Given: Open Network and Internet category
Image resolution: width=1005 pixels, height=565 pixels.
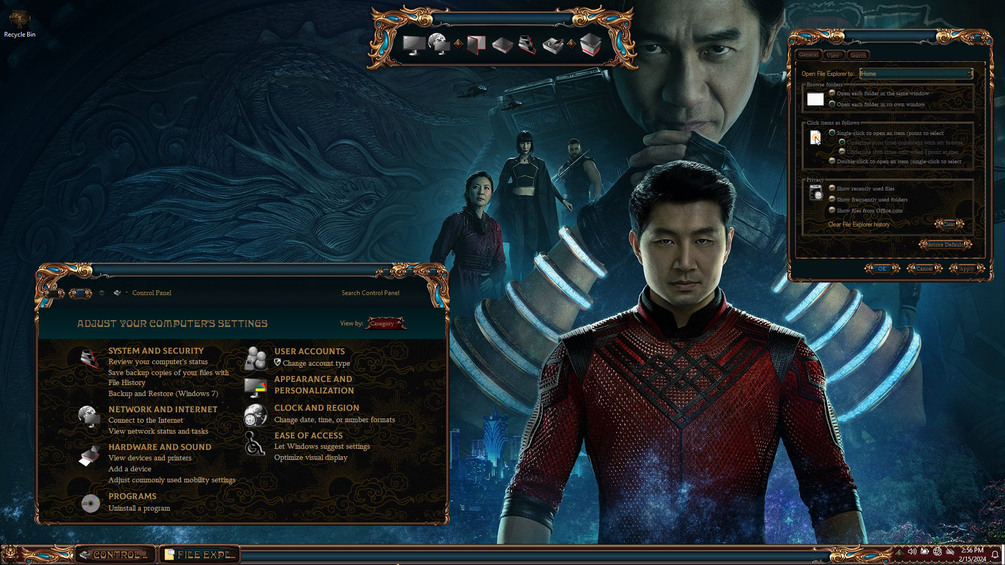Looking at the screenshot, I should tap(163, 409).
